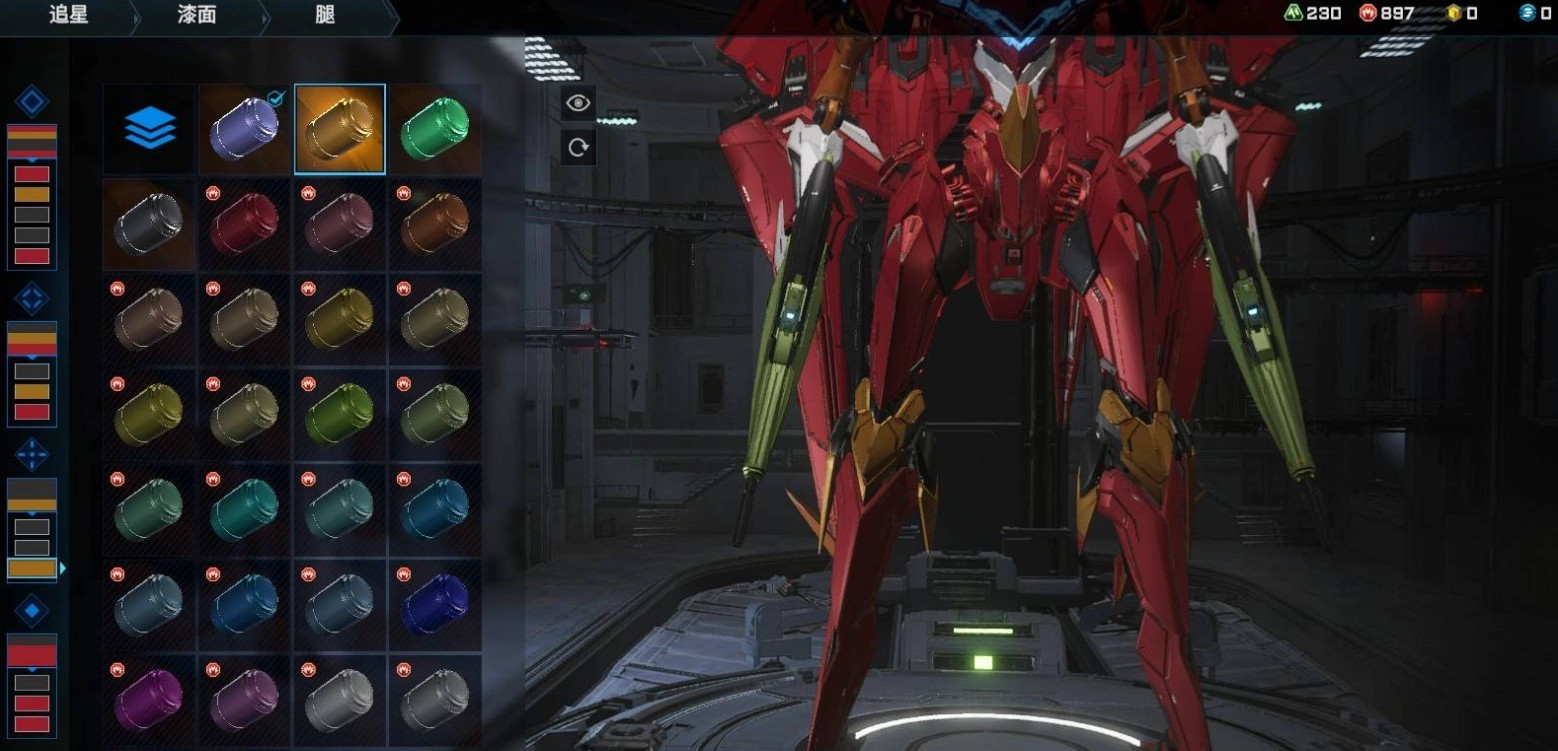Select the crimson red paint can
This screenshot has width=1558, height=751.
tap(244, 224)
